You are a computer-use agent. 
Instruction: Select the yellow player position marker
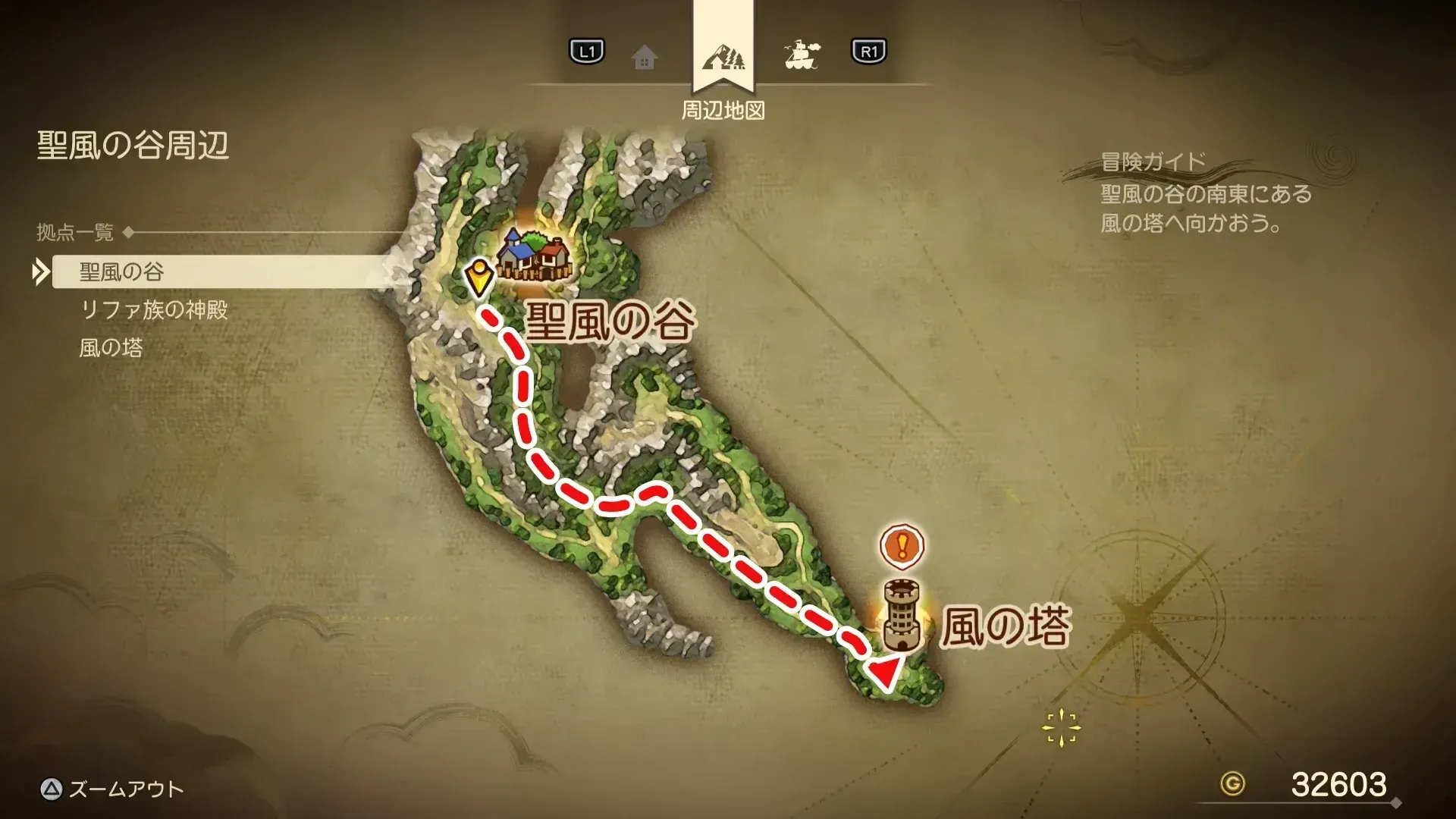click(480, 273)
